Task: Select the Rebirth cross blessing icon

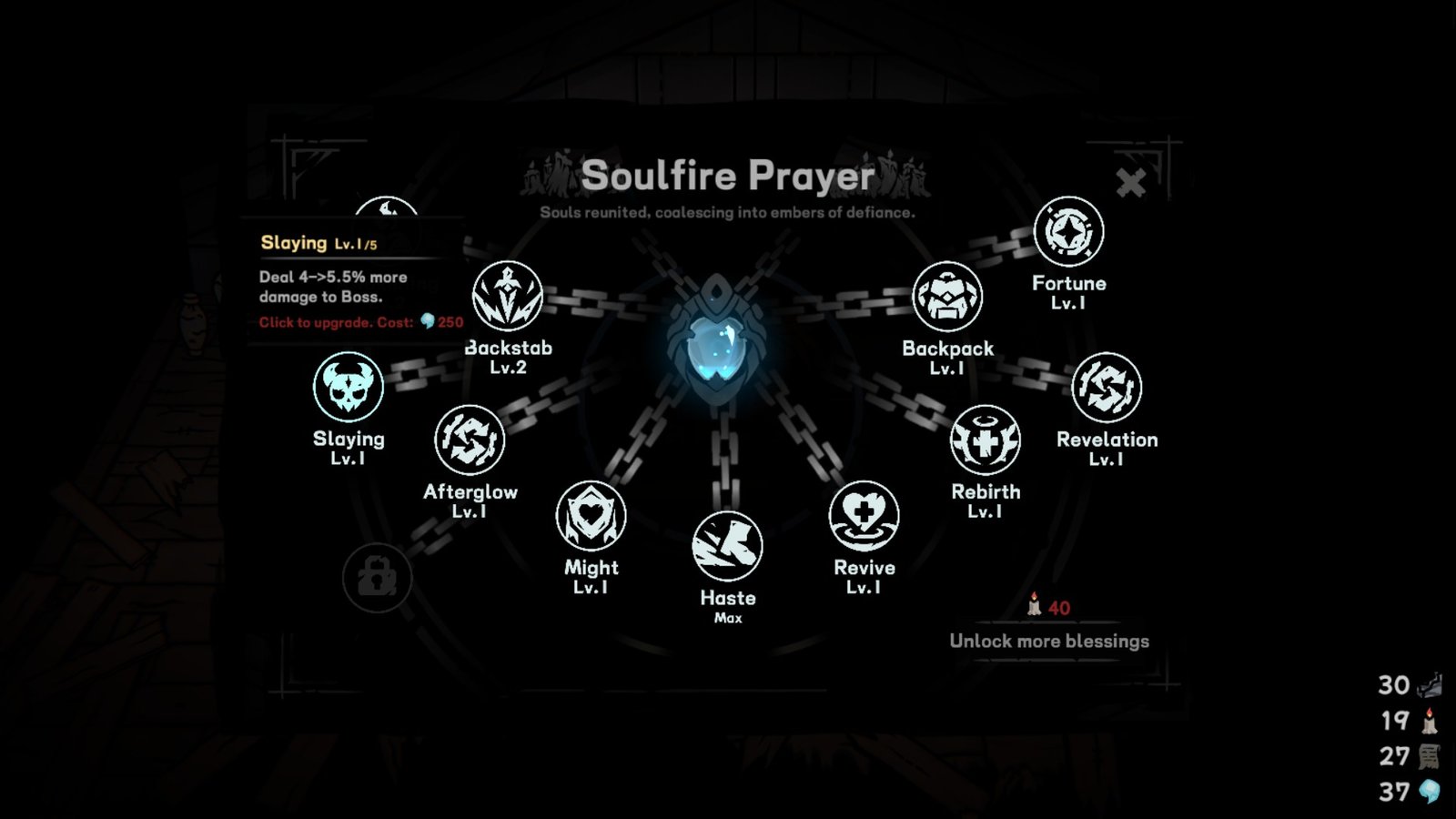Action: click(986, 440)
